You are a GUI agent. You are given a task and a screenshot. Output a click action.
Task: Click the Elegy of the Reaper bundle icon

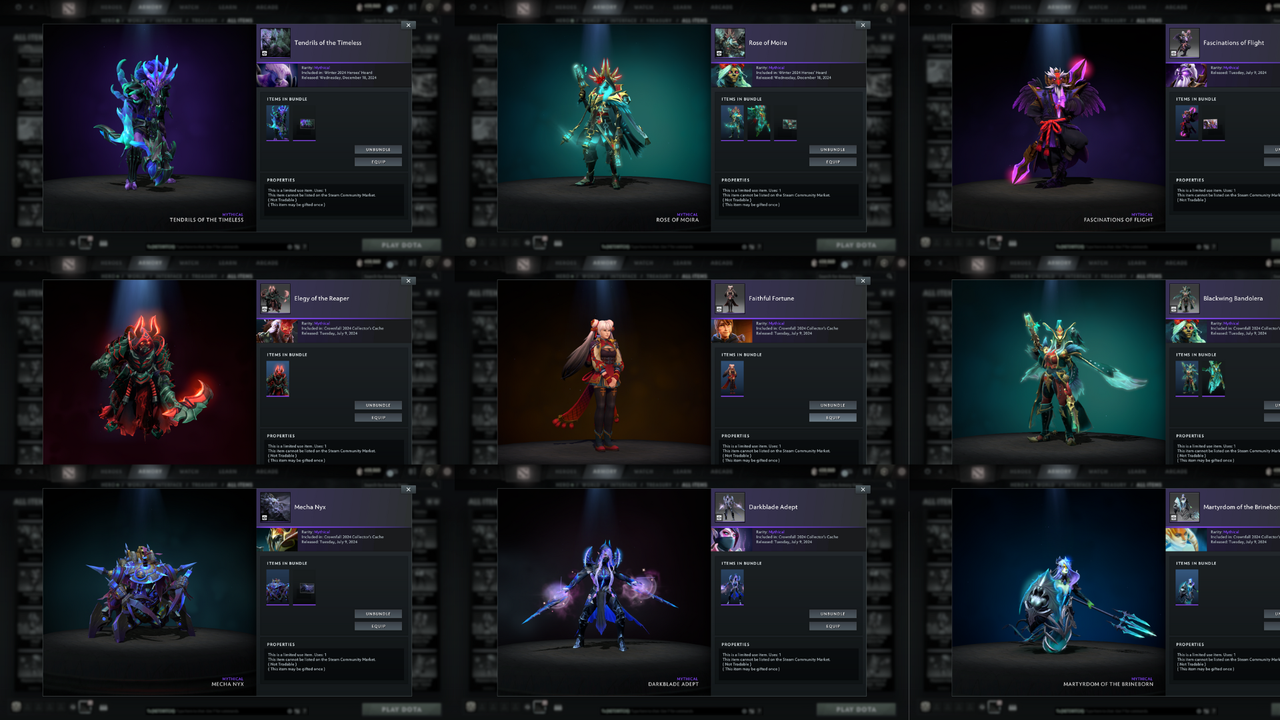click(276, 299)
